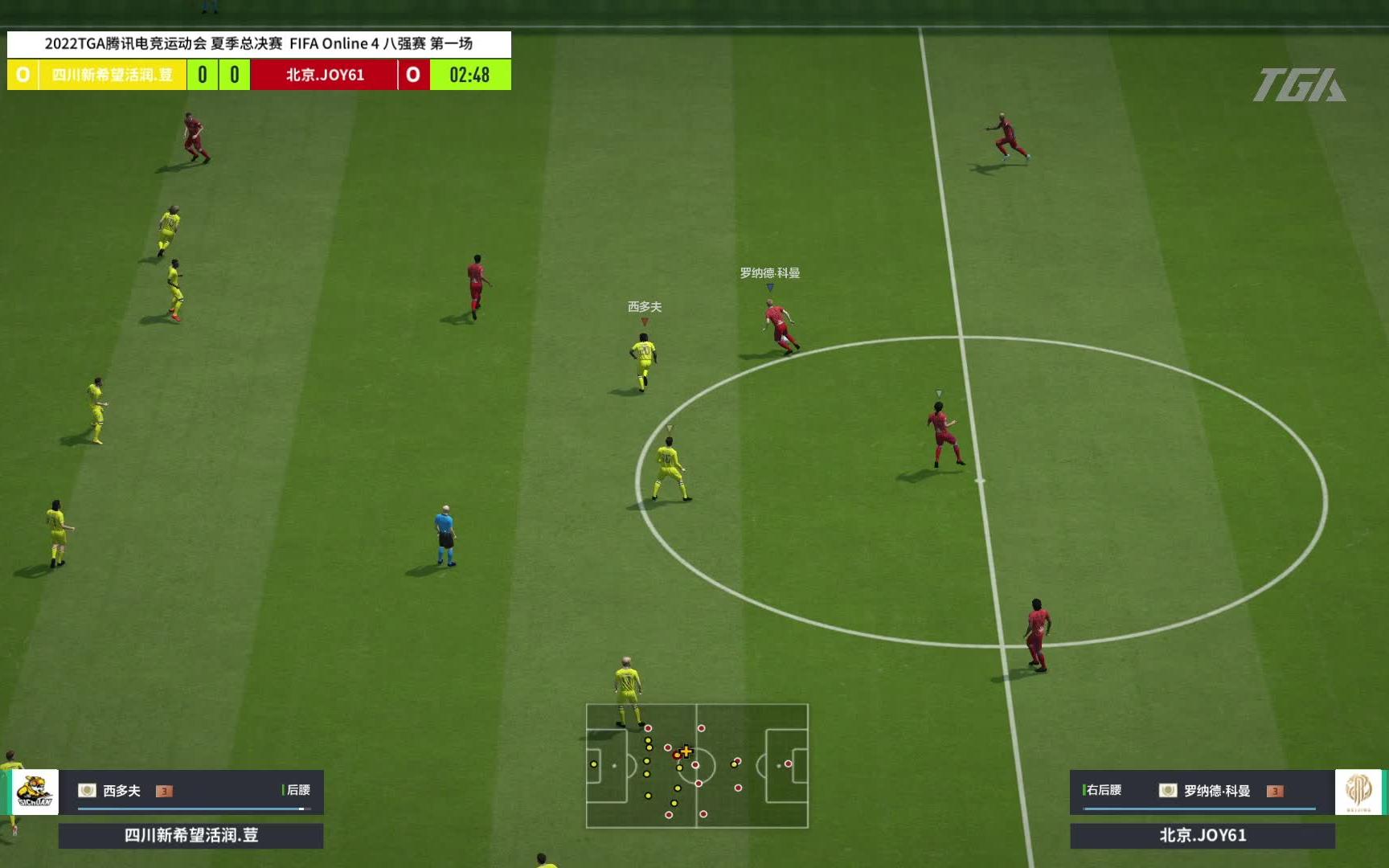Open the orange marker arrow above 西多夫

click(643, 319)
